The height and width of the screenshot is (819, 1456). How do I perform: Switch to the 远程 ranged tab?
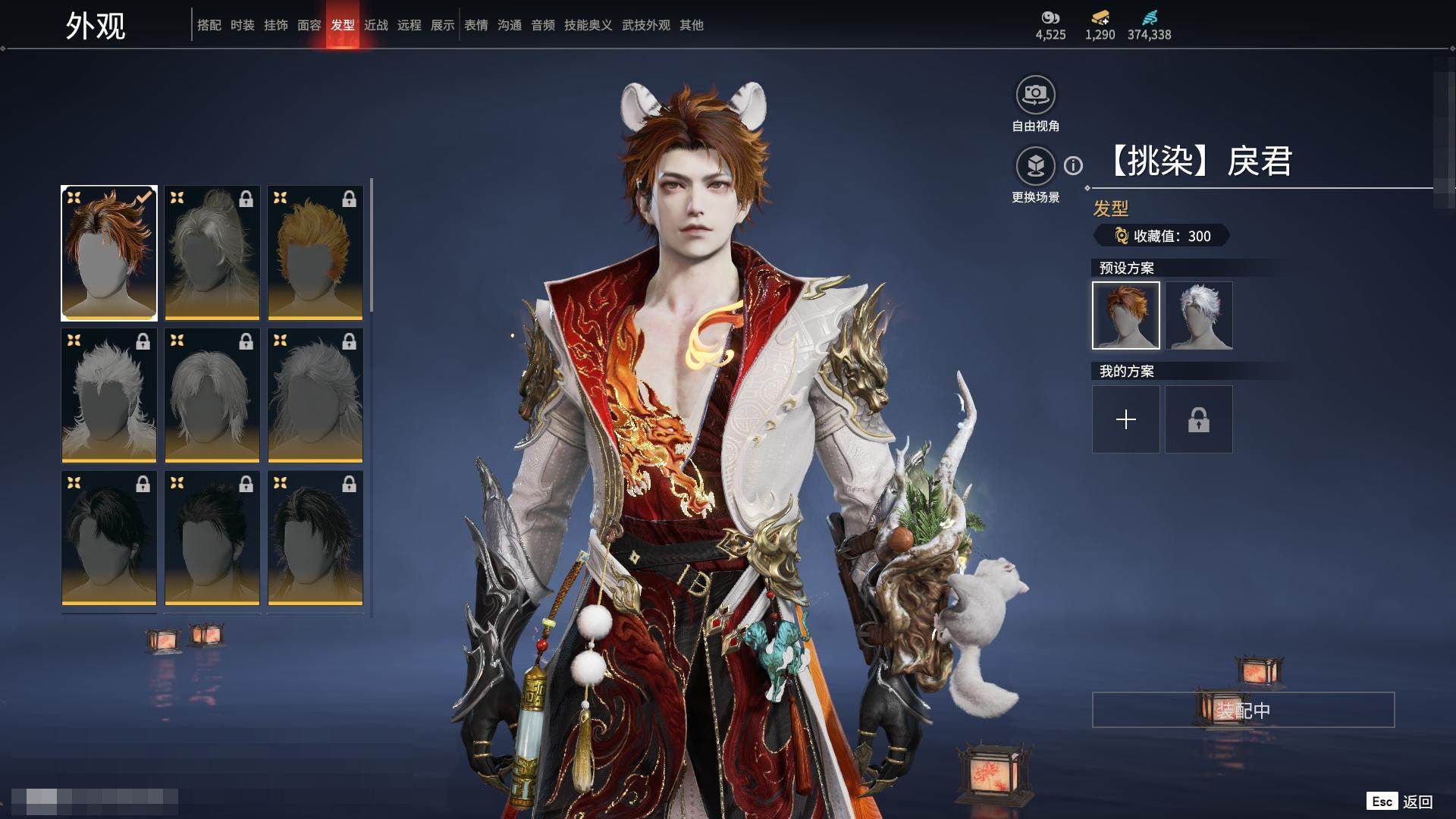[409, 25]
